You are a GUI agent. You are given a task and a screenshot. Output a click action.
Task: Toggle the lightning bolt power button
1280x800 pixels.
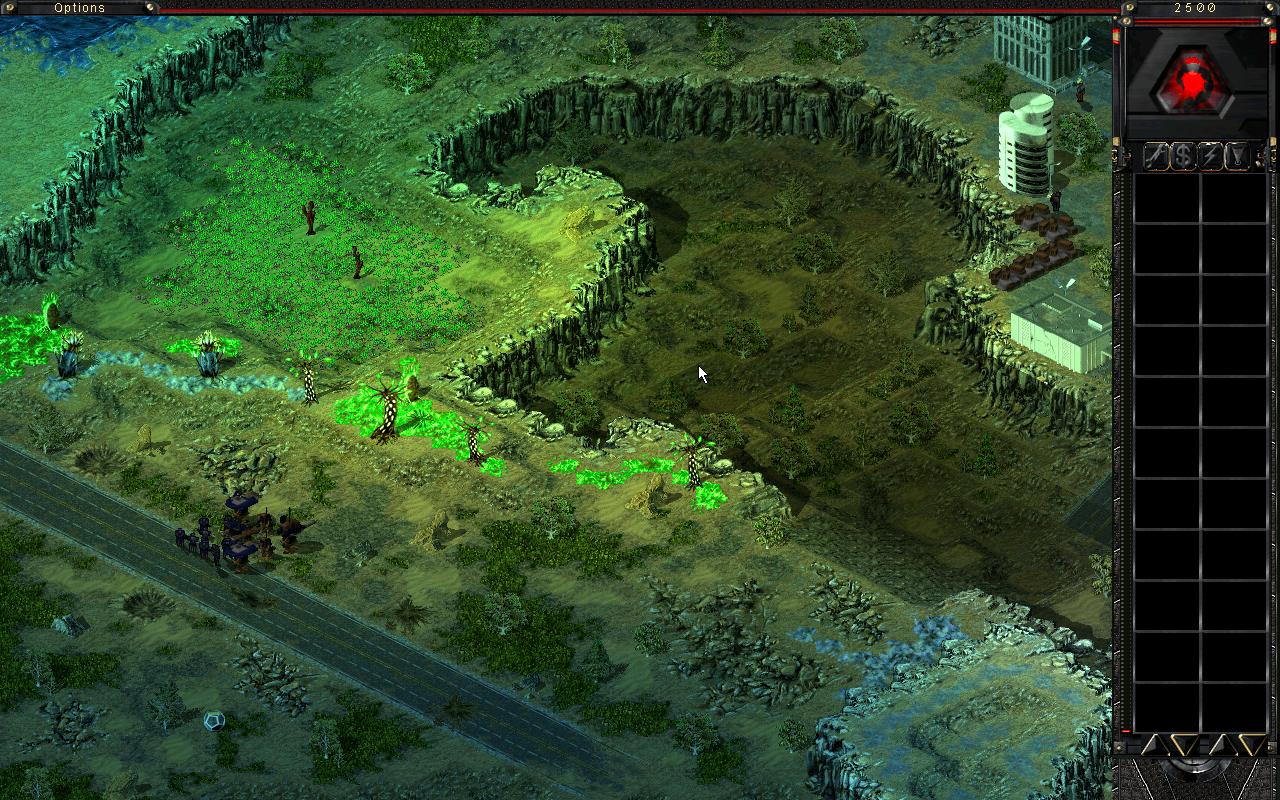click(x=1211, y=156)
